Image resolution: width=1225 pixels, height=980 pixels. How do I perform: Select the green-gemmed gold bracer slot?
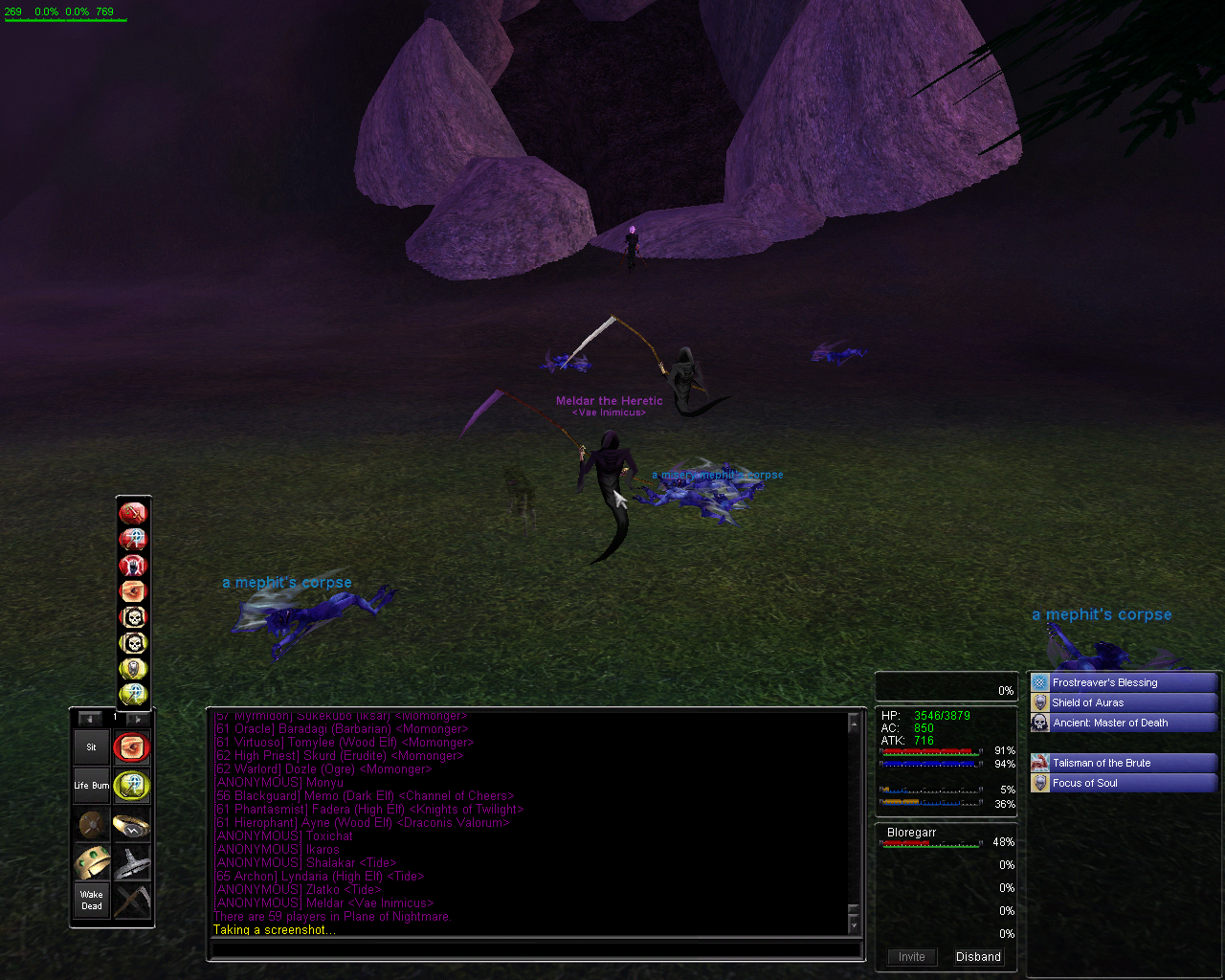coord(92,862)
